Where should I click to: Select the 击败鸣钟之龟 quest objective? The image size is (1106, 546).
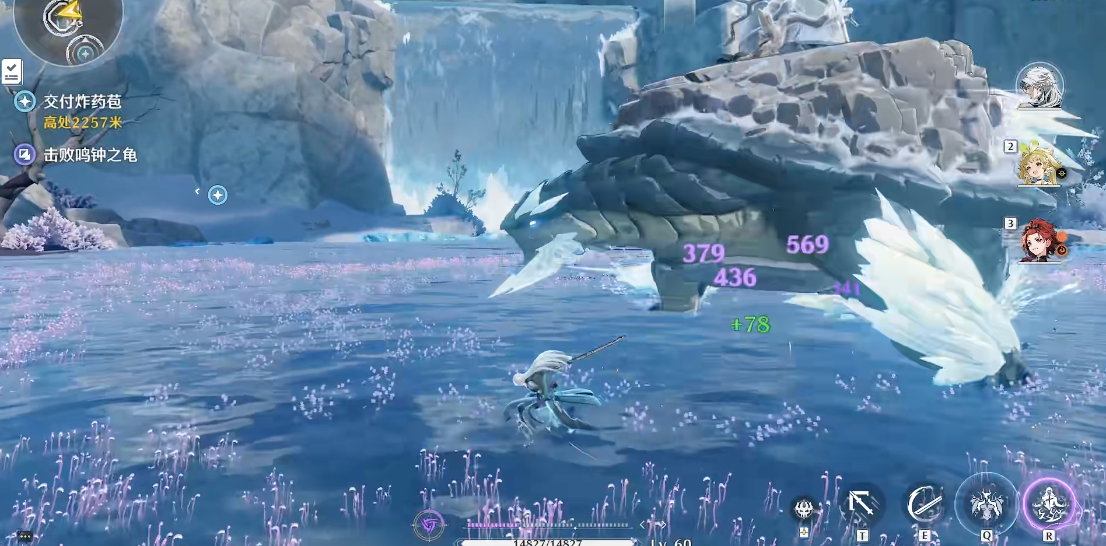(x=89, y=155)
